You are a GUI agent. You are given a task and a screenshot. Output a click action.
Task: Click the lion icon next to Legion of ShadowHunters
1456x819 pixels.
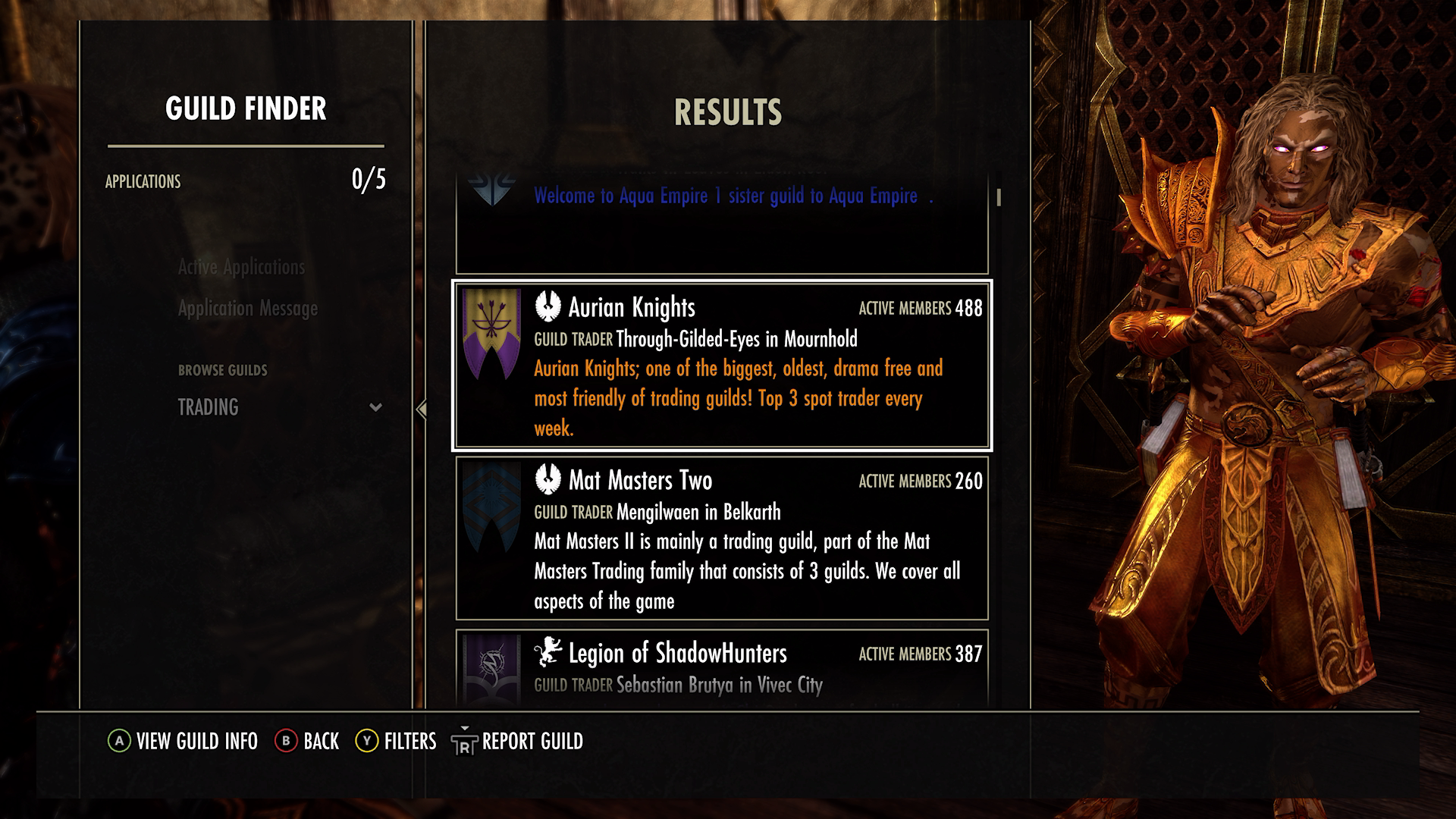click(548, 652)
